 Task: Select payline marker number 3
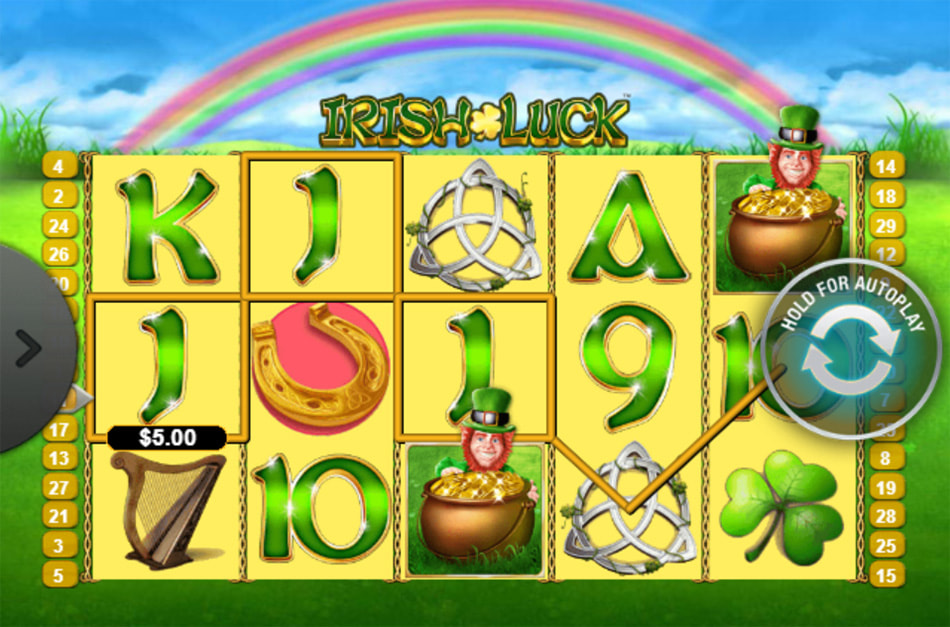click(x=59, y=545)
